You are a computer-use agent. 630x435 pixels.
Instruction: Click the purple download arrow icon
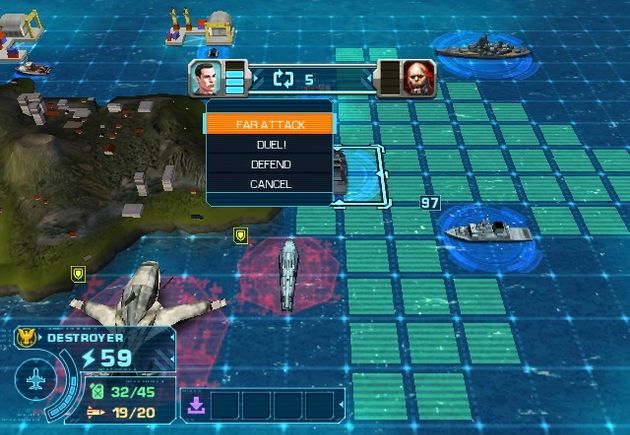click(193, 405)
